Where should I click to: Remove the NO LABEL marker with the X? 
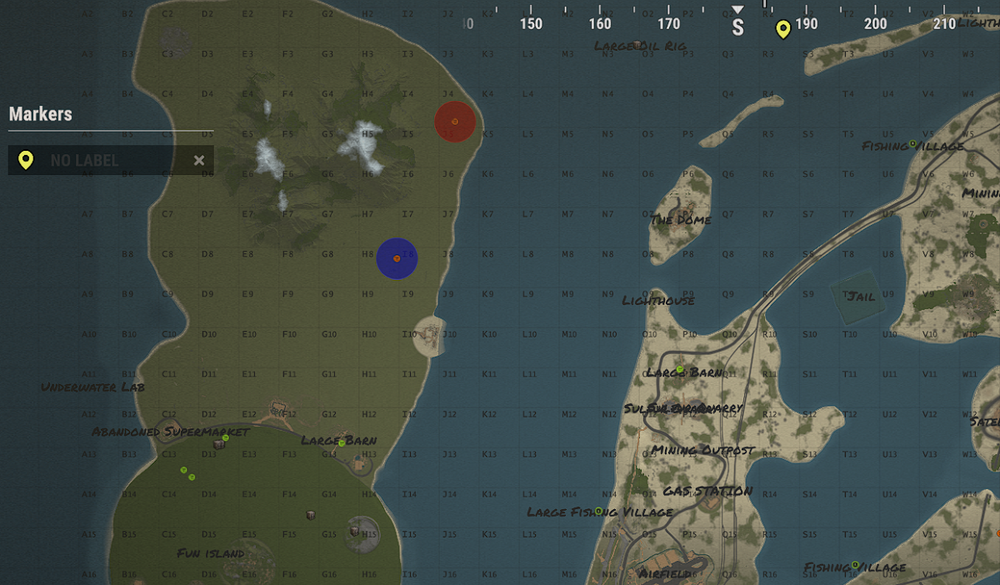[x=199, y=160]
